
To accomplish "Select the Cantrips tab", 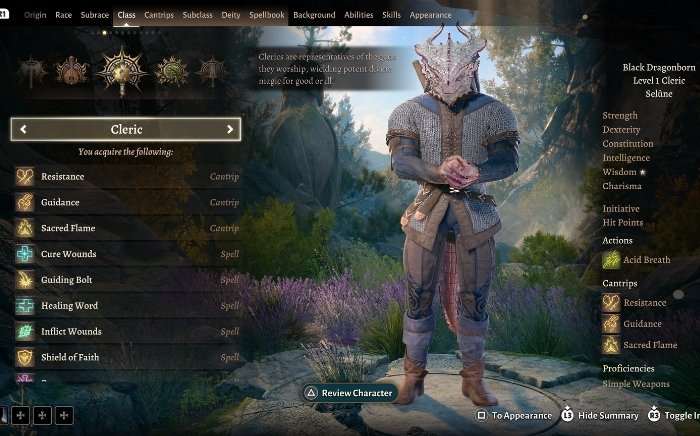I will (159, 15).
